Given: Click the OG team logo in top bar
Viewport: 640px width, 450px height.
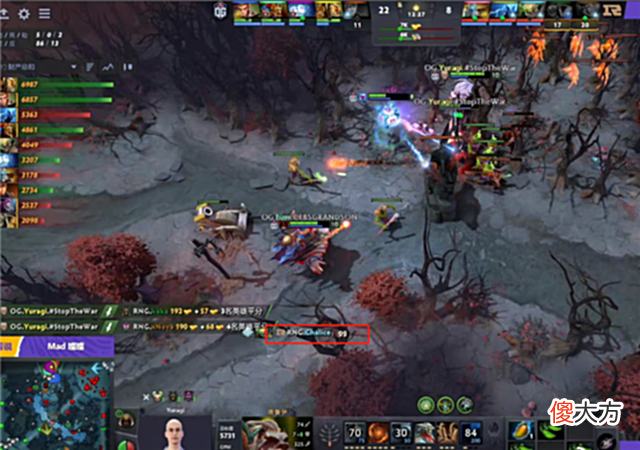Looking at the screenshot, I should coord(220,11).
